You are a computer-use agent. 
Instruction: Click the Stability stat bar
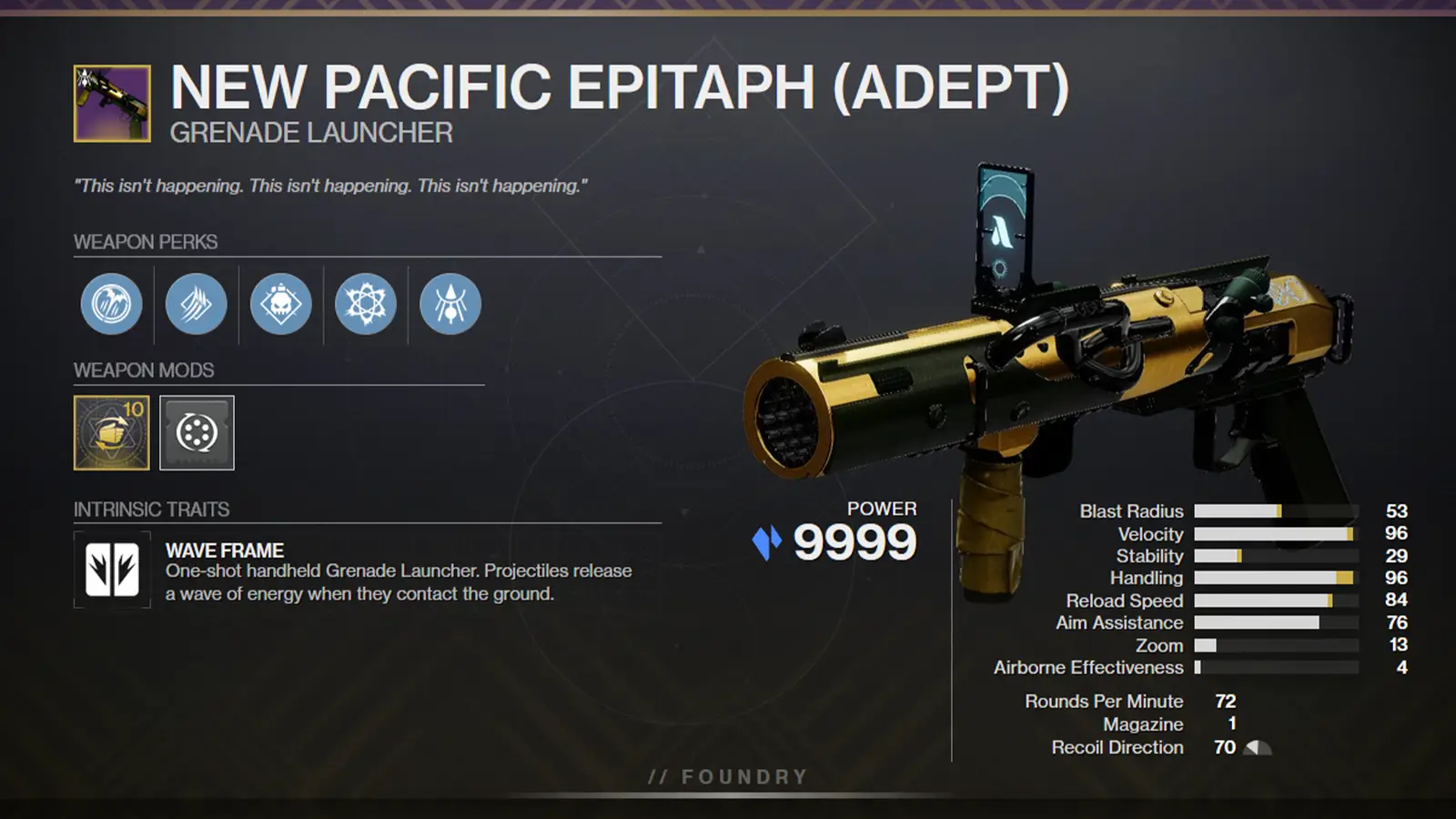(x=1274, y=556)
